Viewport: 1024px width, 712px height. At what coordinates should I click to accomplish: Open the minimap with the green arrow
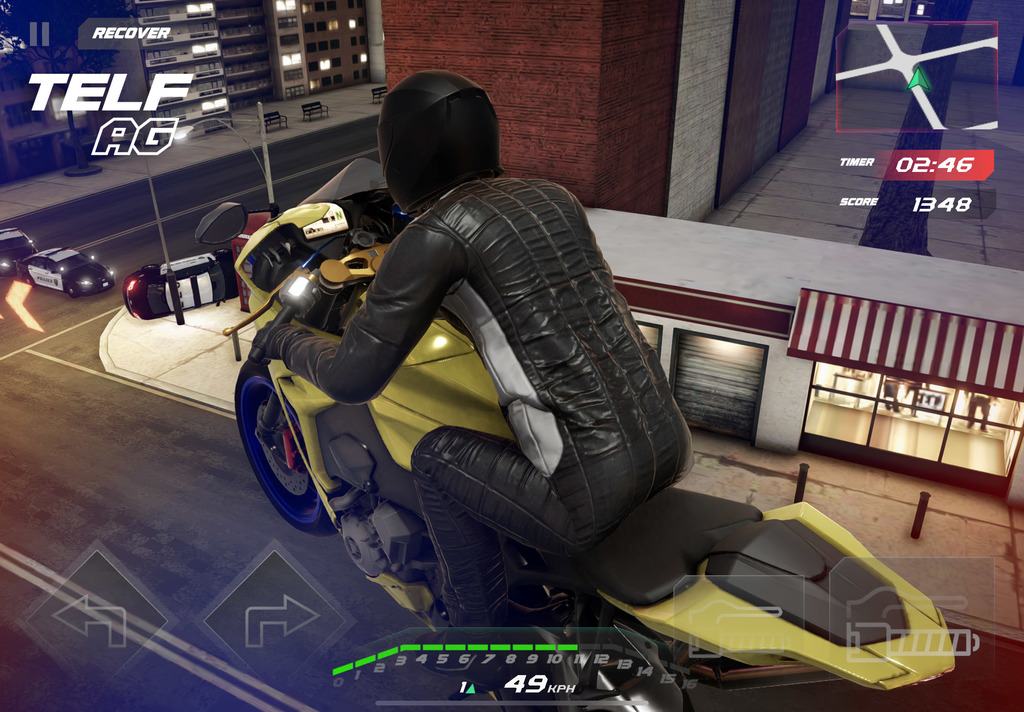click(x=916, y=77)
